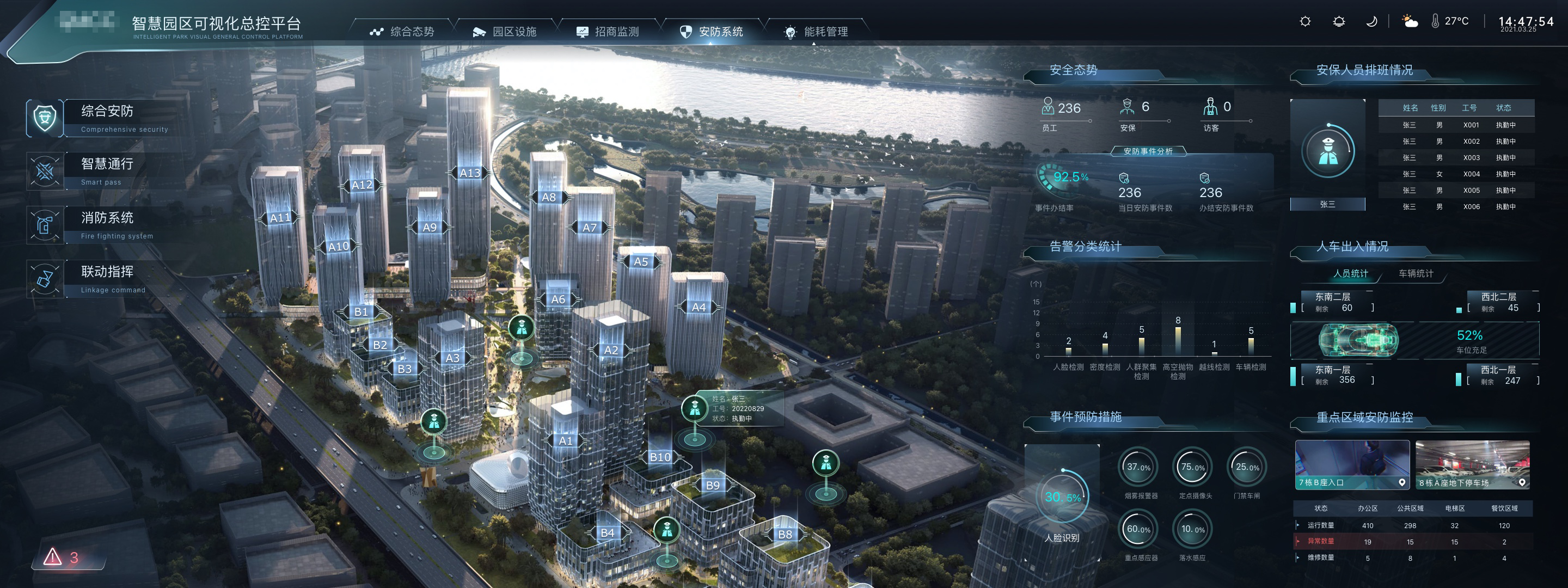1568x588 pixels.
Task: View the 8栋A座地下停车场 camera thumbnail
Action: (x=1472, y=464)
